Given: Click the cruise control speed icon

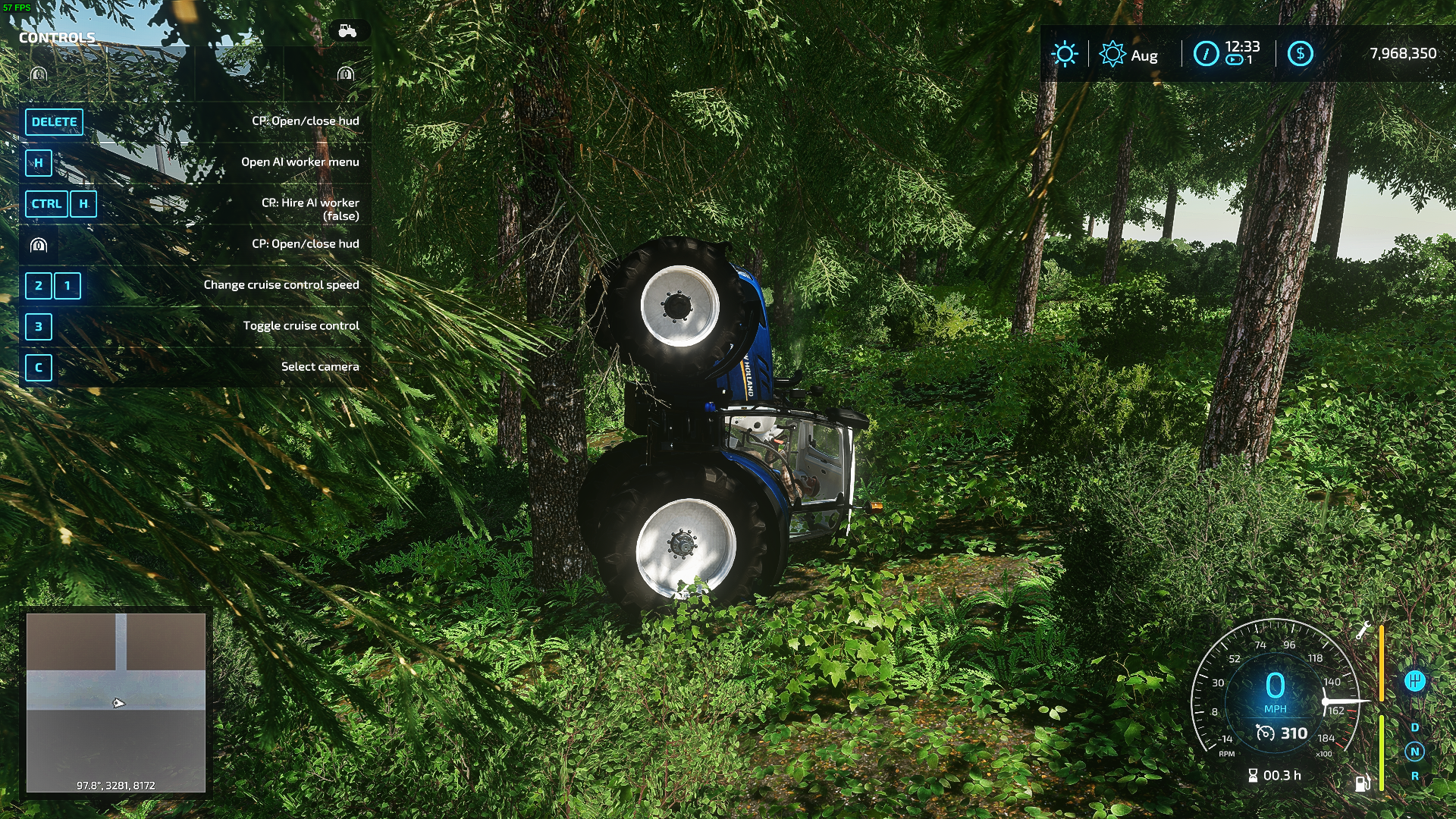Looking at the screenshot, I should pos(1265,733).
